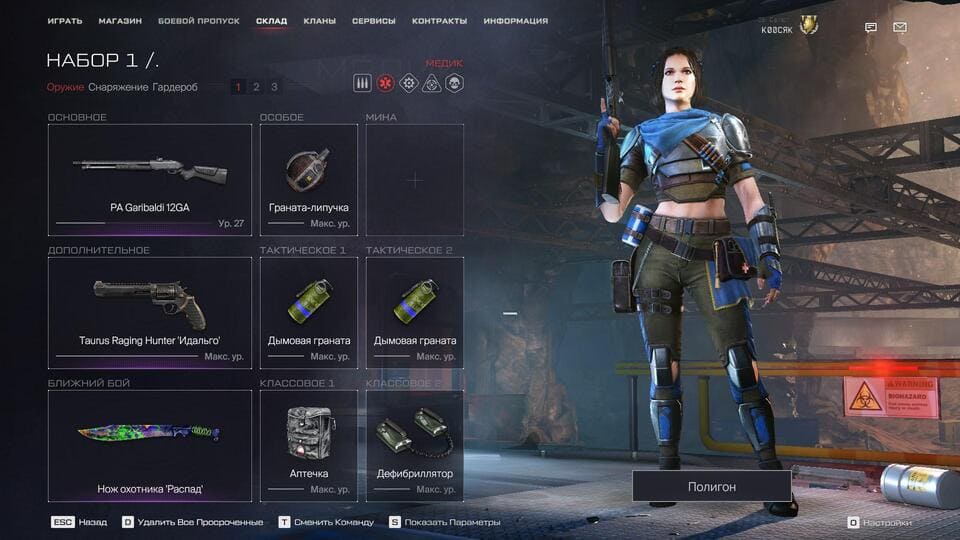Open the КОНТРАКТЫ tab
This screenshot has height=540, width=960.
coord(439,21)
